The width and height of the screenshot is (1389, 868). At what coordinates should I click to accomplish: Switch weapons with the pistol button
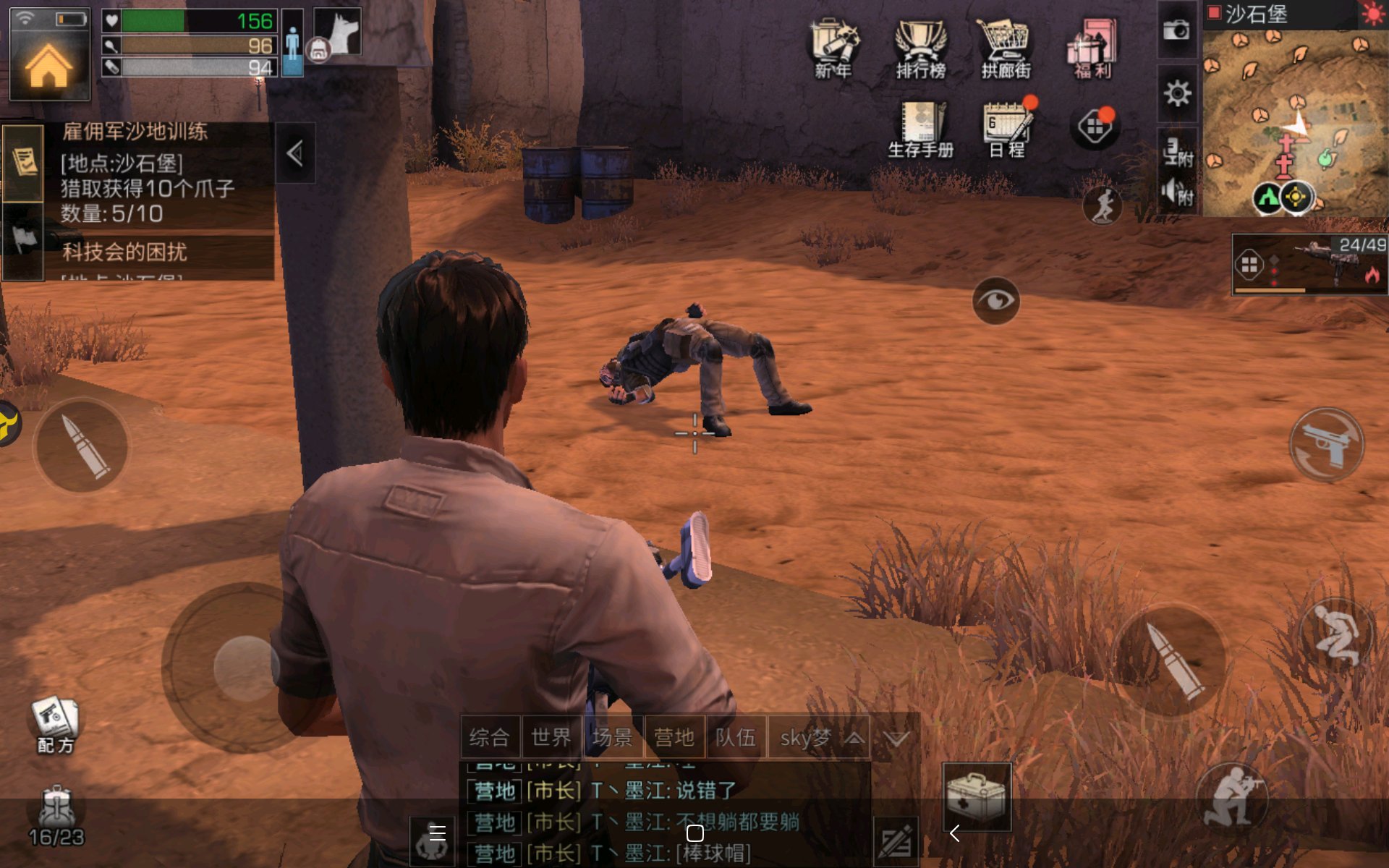(1326, 445)
